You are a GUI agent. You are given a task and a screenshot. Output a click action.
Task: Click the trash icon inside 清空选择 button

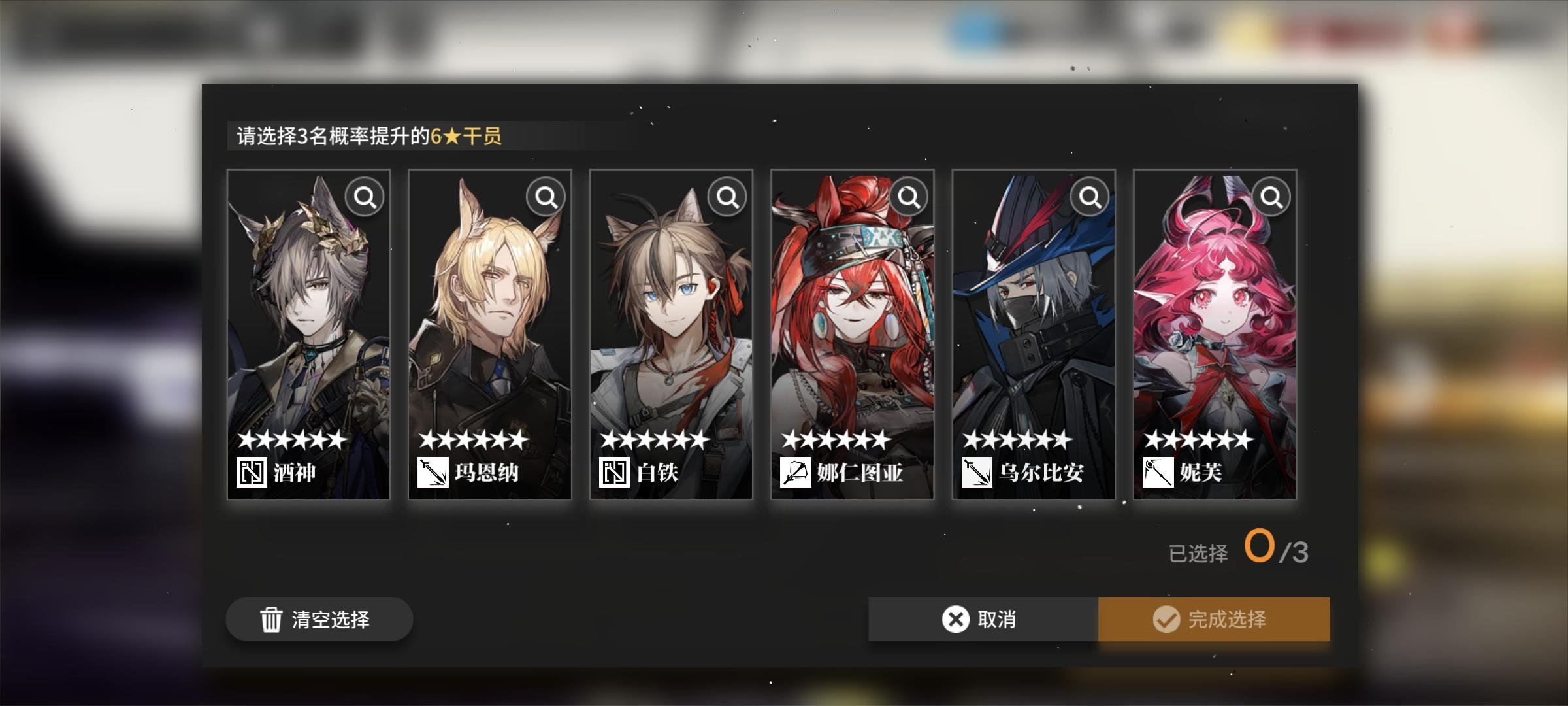coord(270,619)
